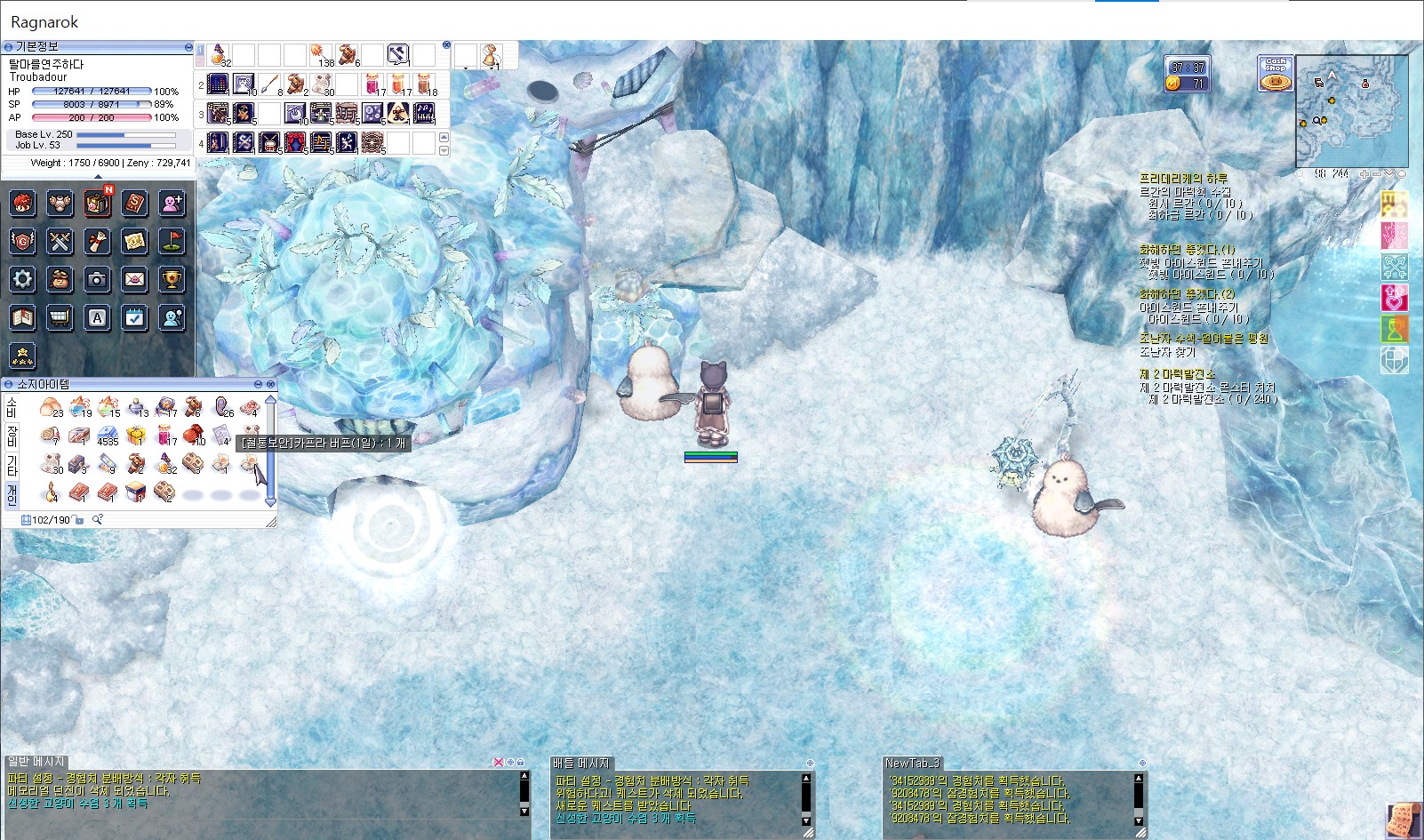
Task: Minimize the 기본정보 basic info window
Action: point(188,46)
